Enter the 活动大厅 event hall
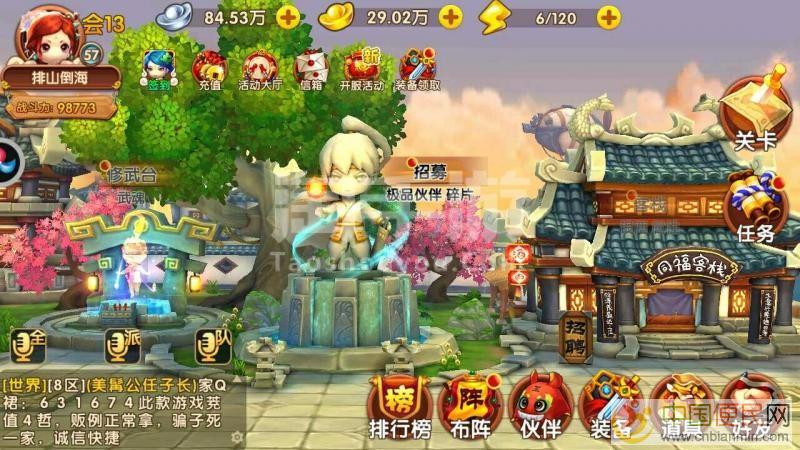The image size is (800, 450). pos(260,69)
